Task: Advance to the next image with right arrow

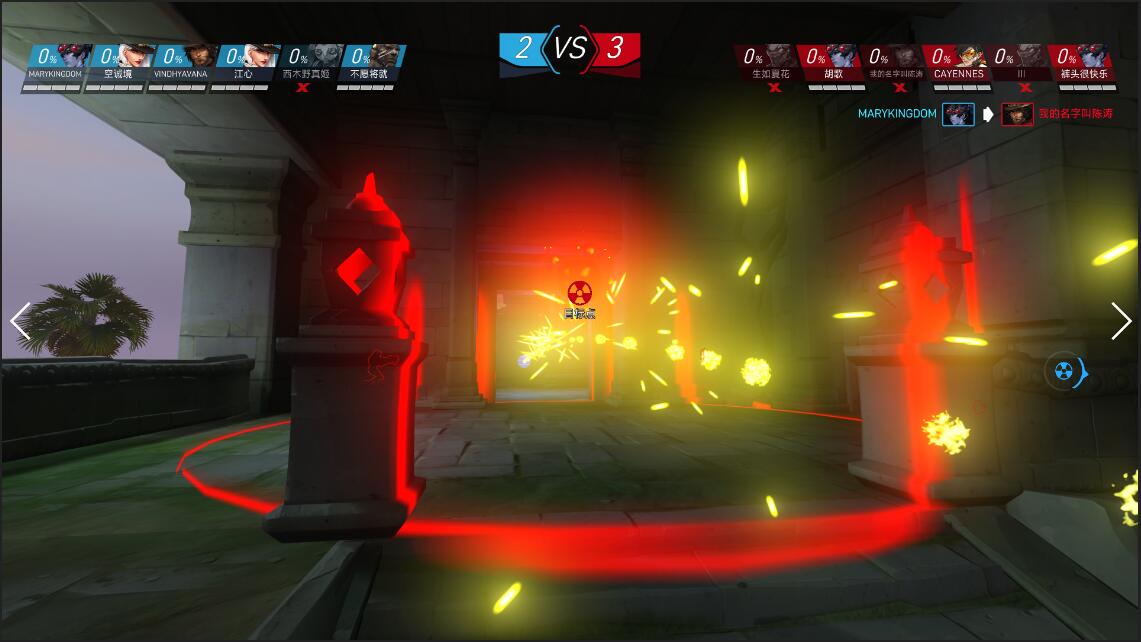Action: point(1121,321)
